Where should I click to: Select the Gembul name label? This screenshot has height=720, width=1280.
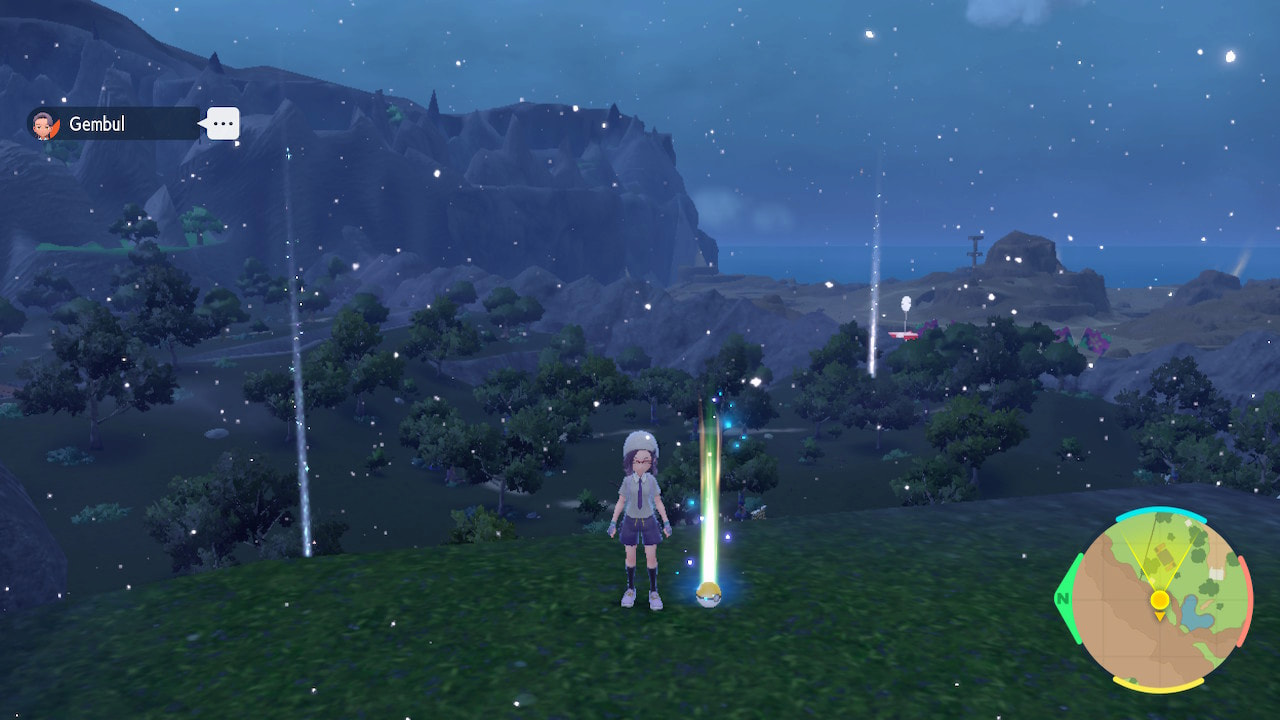click(x=97, y=123)
